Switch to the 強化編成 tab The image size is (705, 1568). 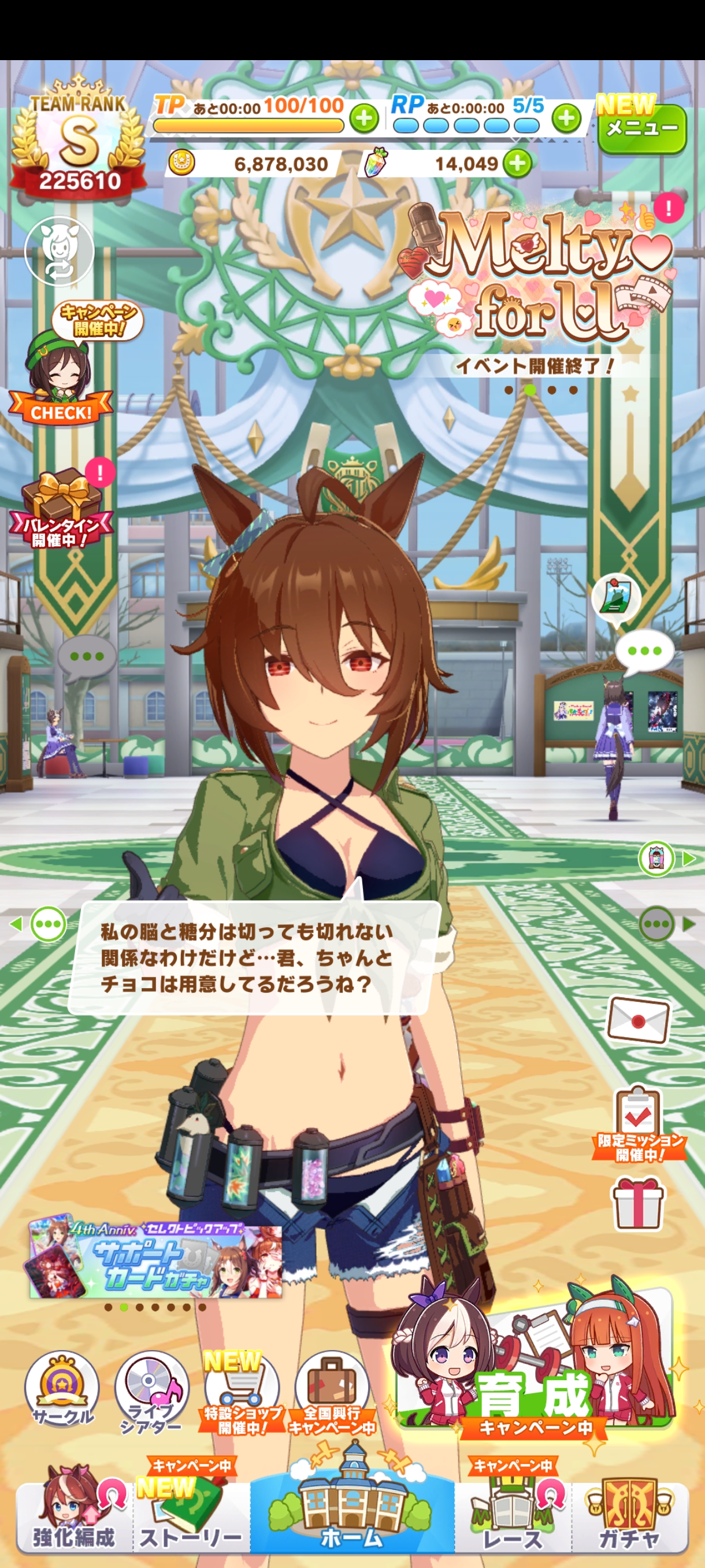click(73, 1515)
